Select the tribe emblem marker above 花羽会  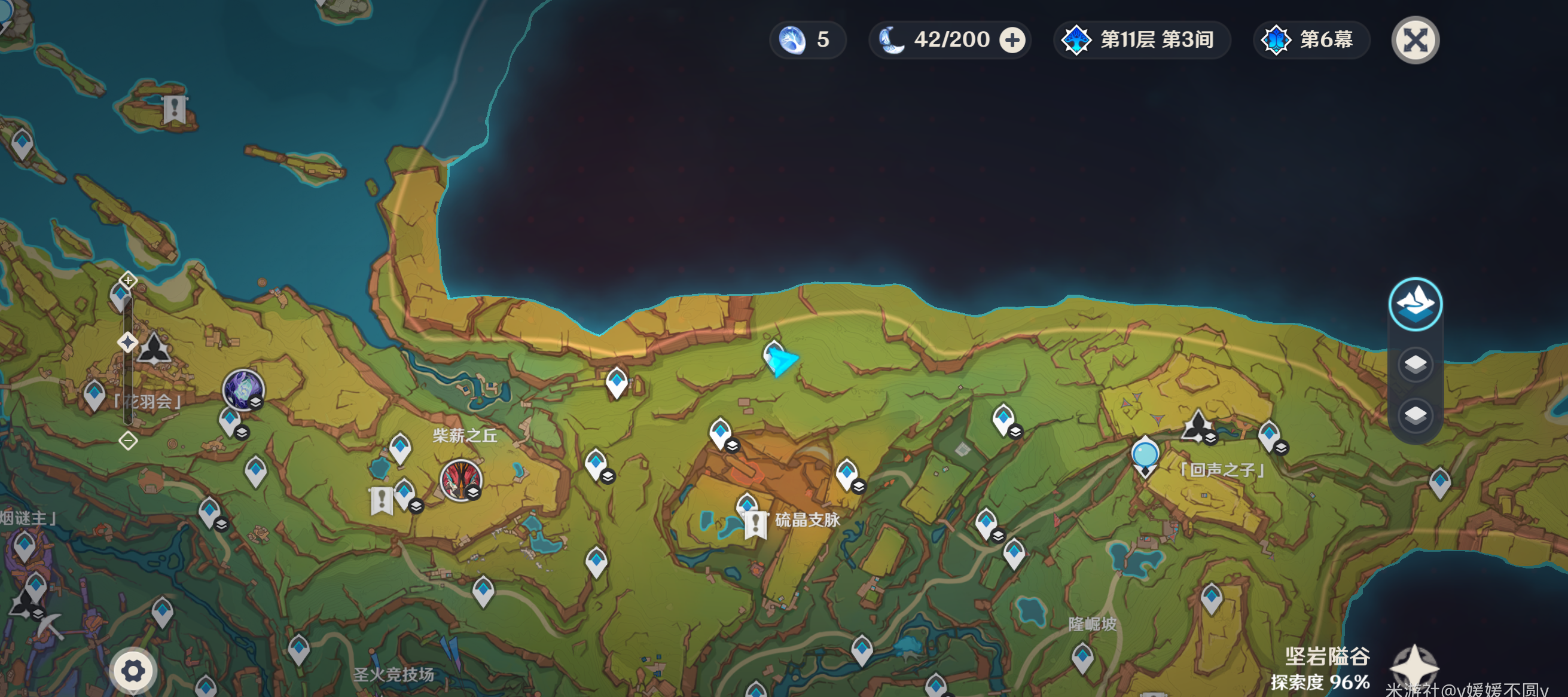click(154, 348)
